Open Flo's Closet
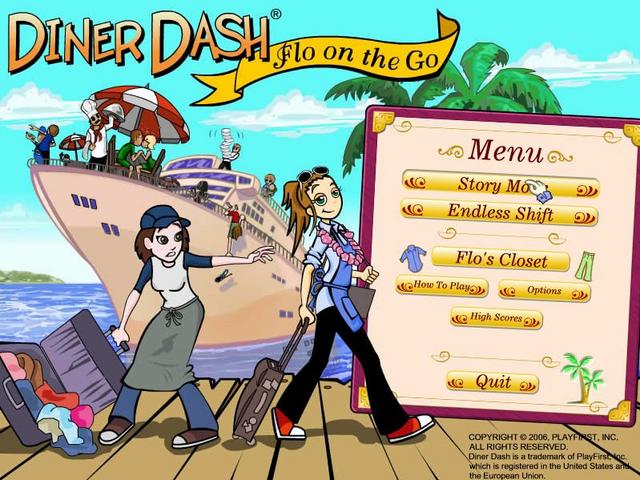 [501, 262]
